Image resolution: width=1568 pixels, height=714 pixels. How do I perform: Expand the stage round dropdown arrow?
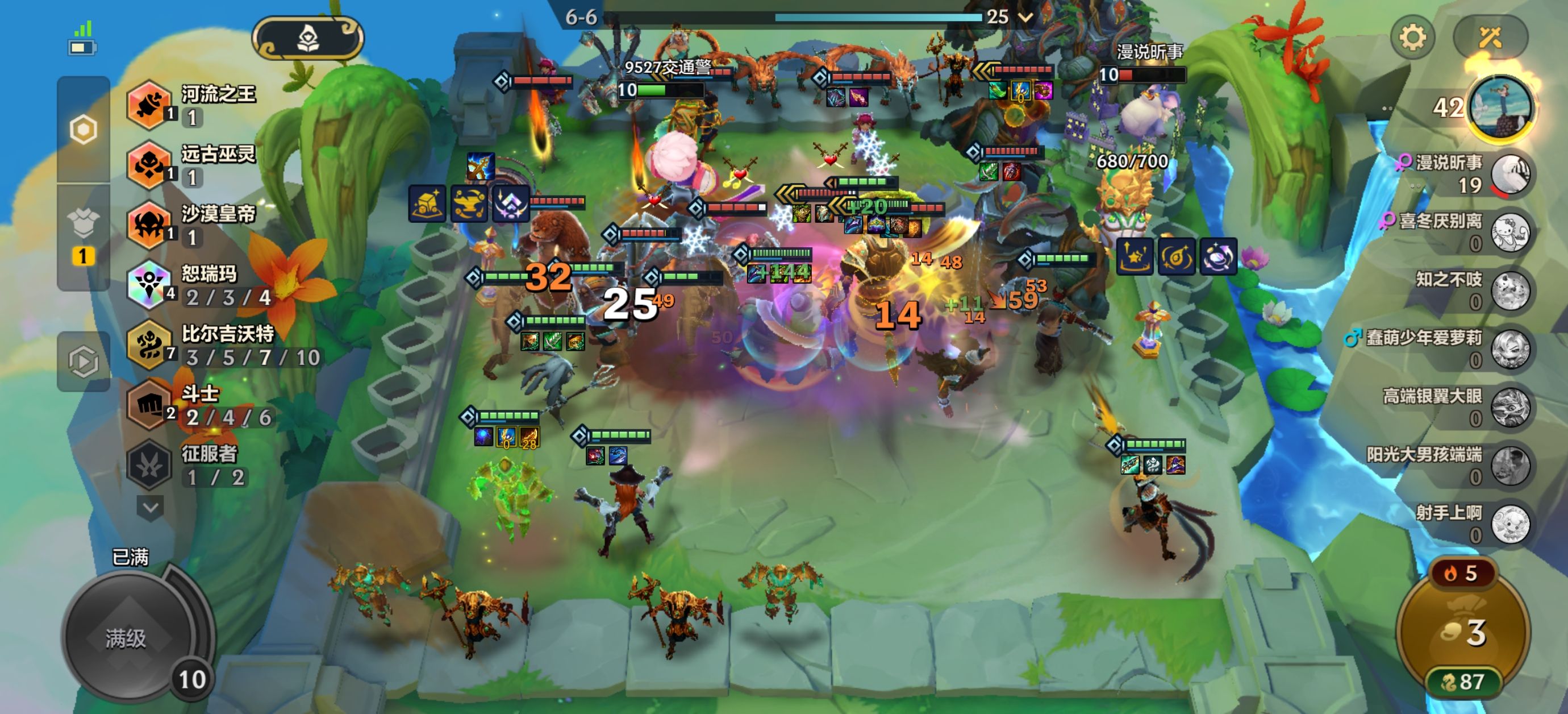(1025, 17)
